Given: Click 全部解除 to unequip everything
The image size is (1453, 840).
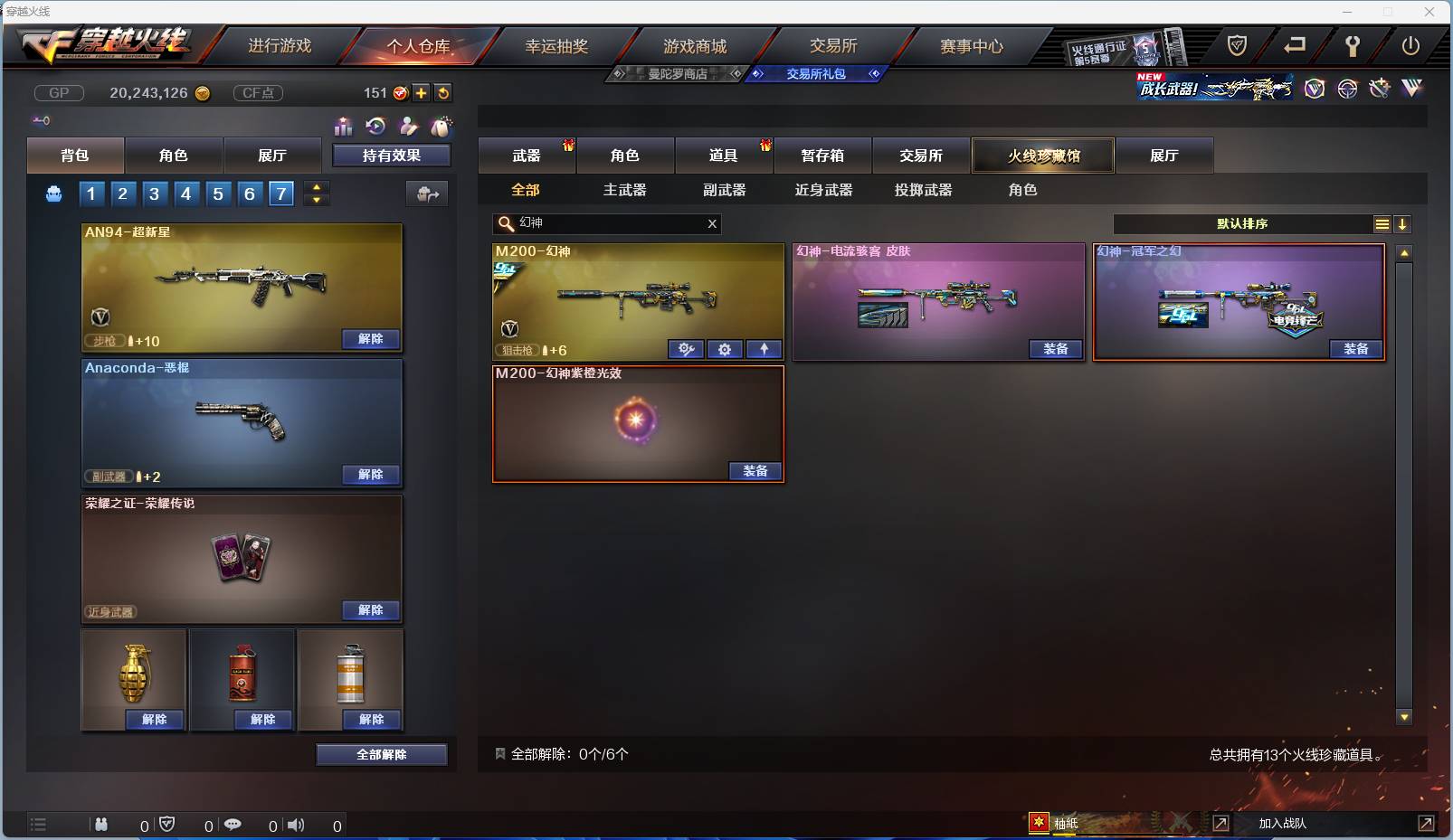Looking at the screenshot, I should click(382, 754).
